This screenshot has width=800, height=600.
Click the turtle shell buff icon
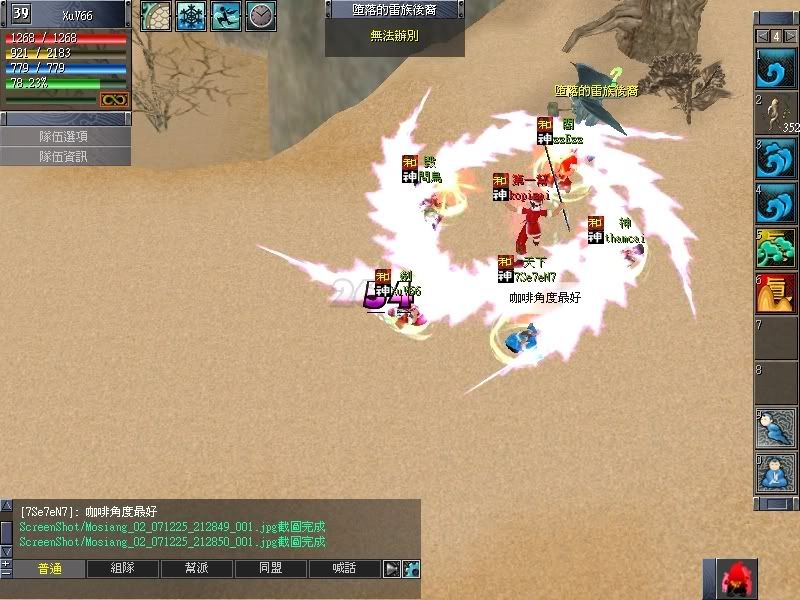155,15
